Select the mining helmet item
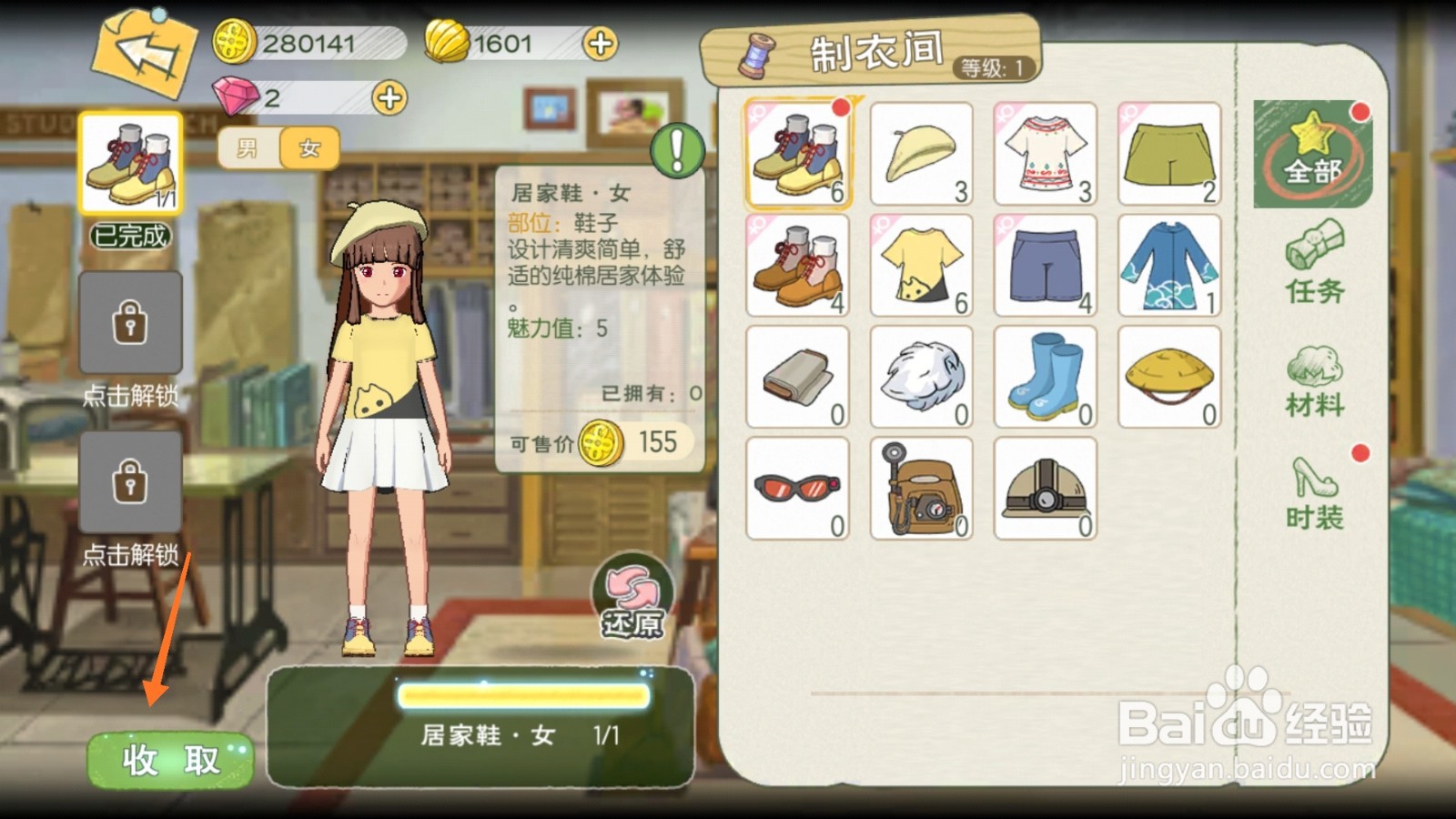The width and height of the screenshot is (1456, 819). point(1045,489)
